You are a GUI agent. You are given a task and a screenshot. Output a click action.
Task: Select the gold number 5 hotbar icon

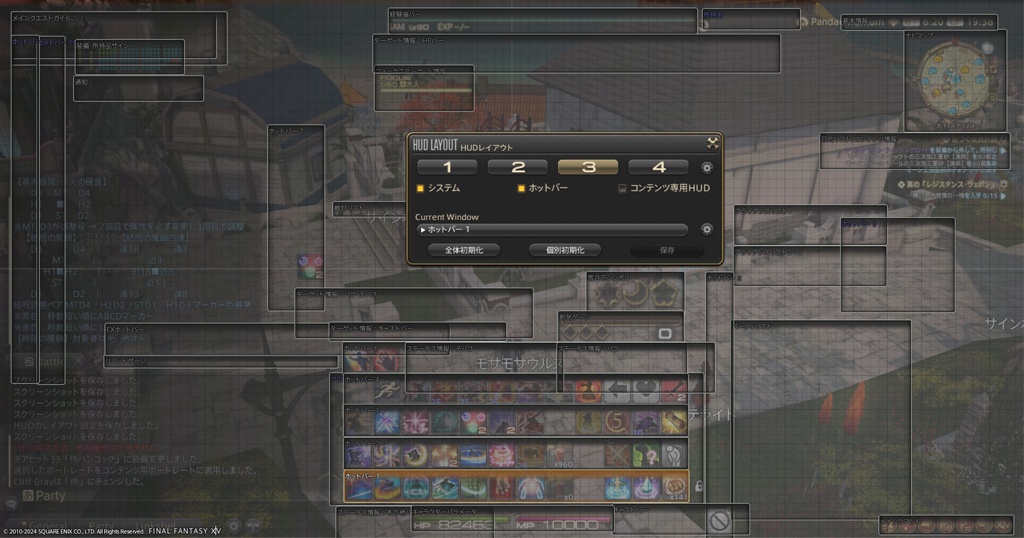pos(617,423)
